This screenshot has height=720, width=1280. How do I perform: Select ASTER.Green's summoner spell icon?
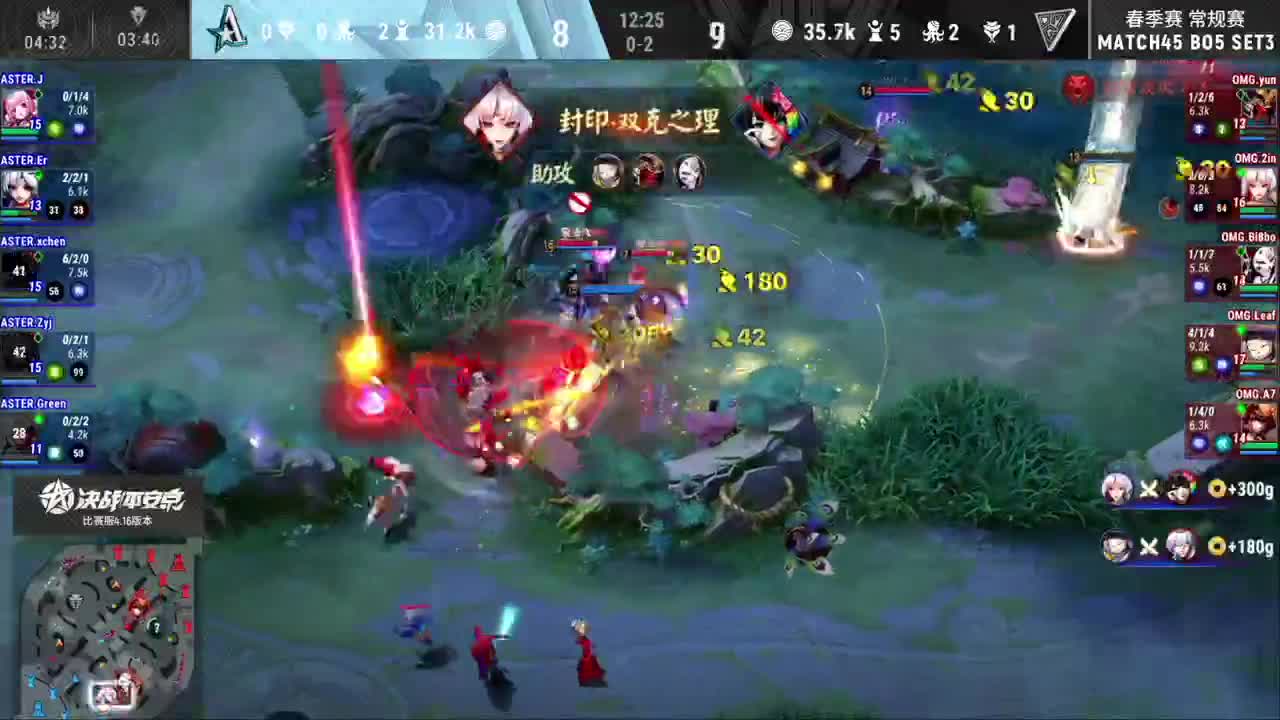coord(55,451)
